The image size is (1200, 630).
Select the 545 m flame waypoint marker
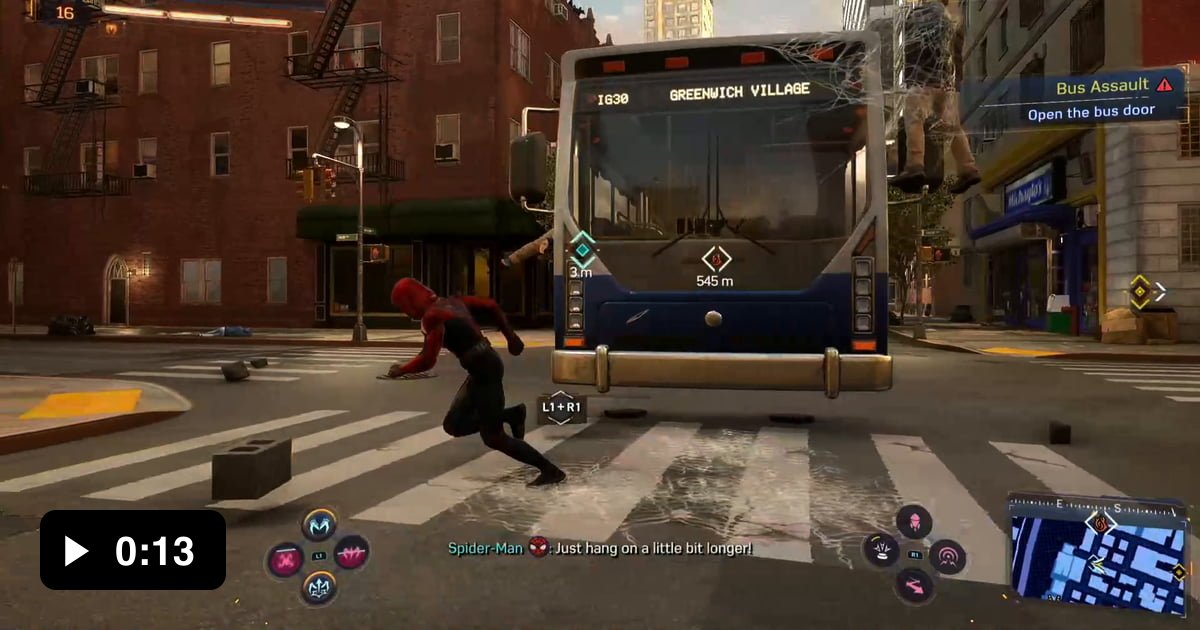[715, 257]
